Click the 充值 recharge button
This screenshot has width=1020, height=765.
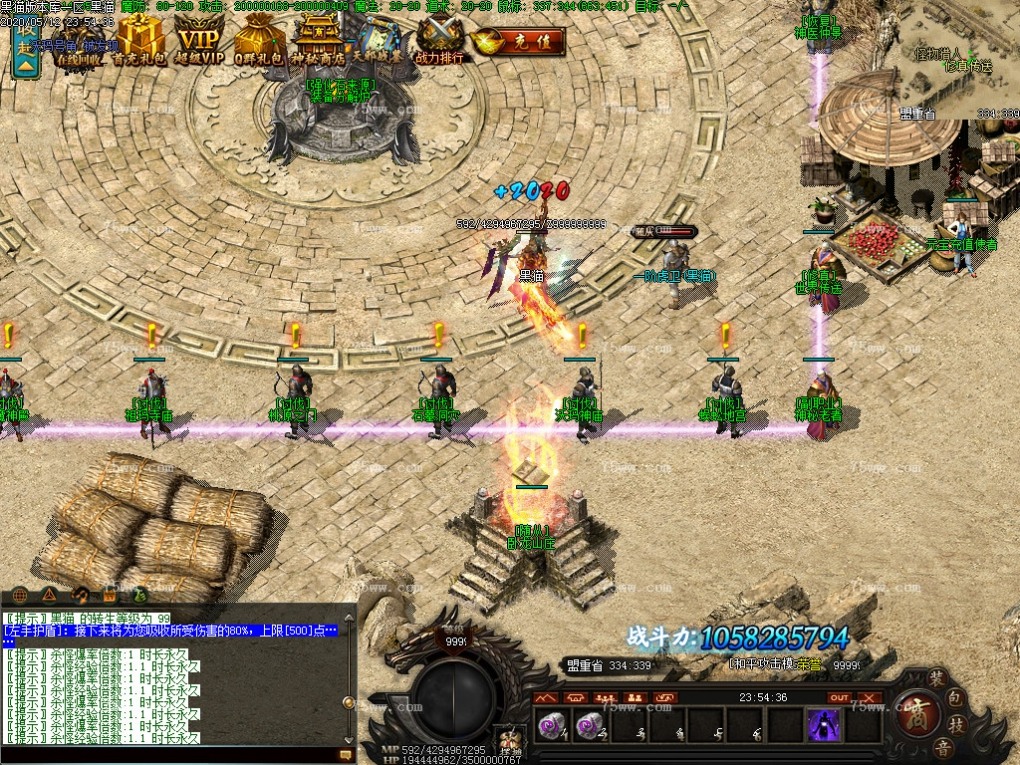[x=520, y=42]
